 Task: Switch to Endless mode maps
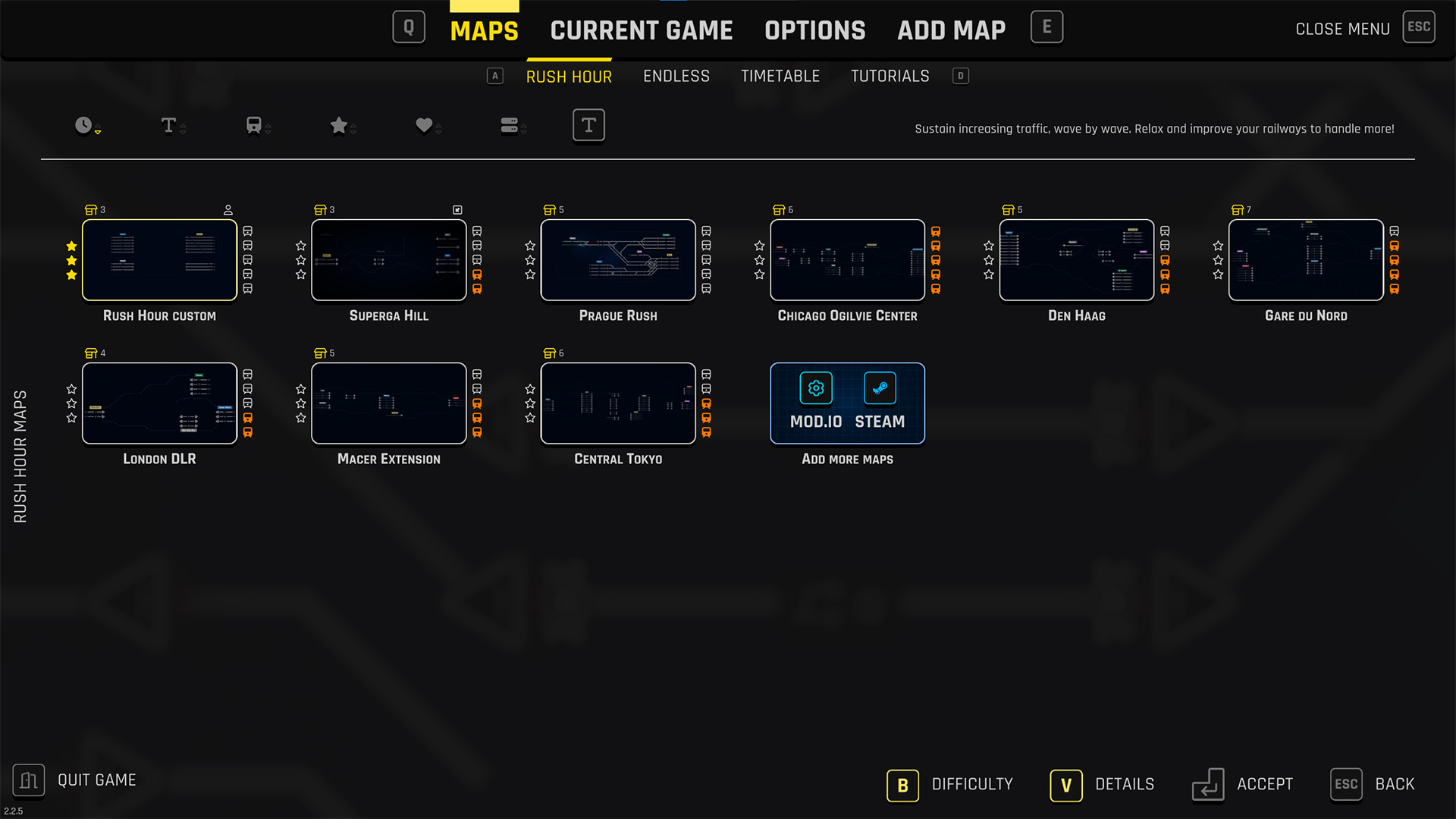click(x=676, y=76)
